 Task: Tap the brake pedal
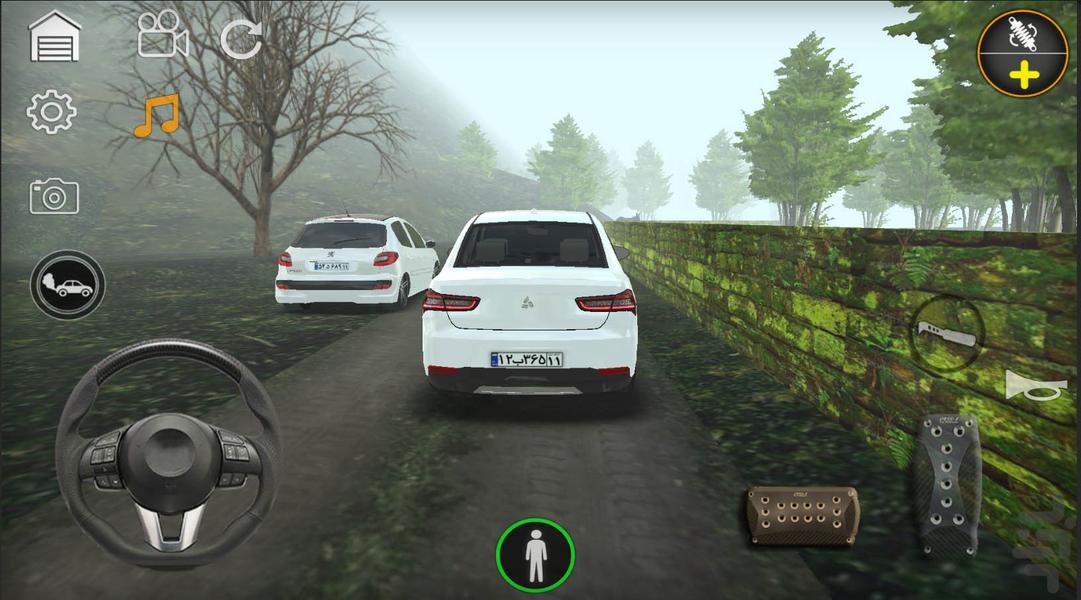(x=802, y=514)
